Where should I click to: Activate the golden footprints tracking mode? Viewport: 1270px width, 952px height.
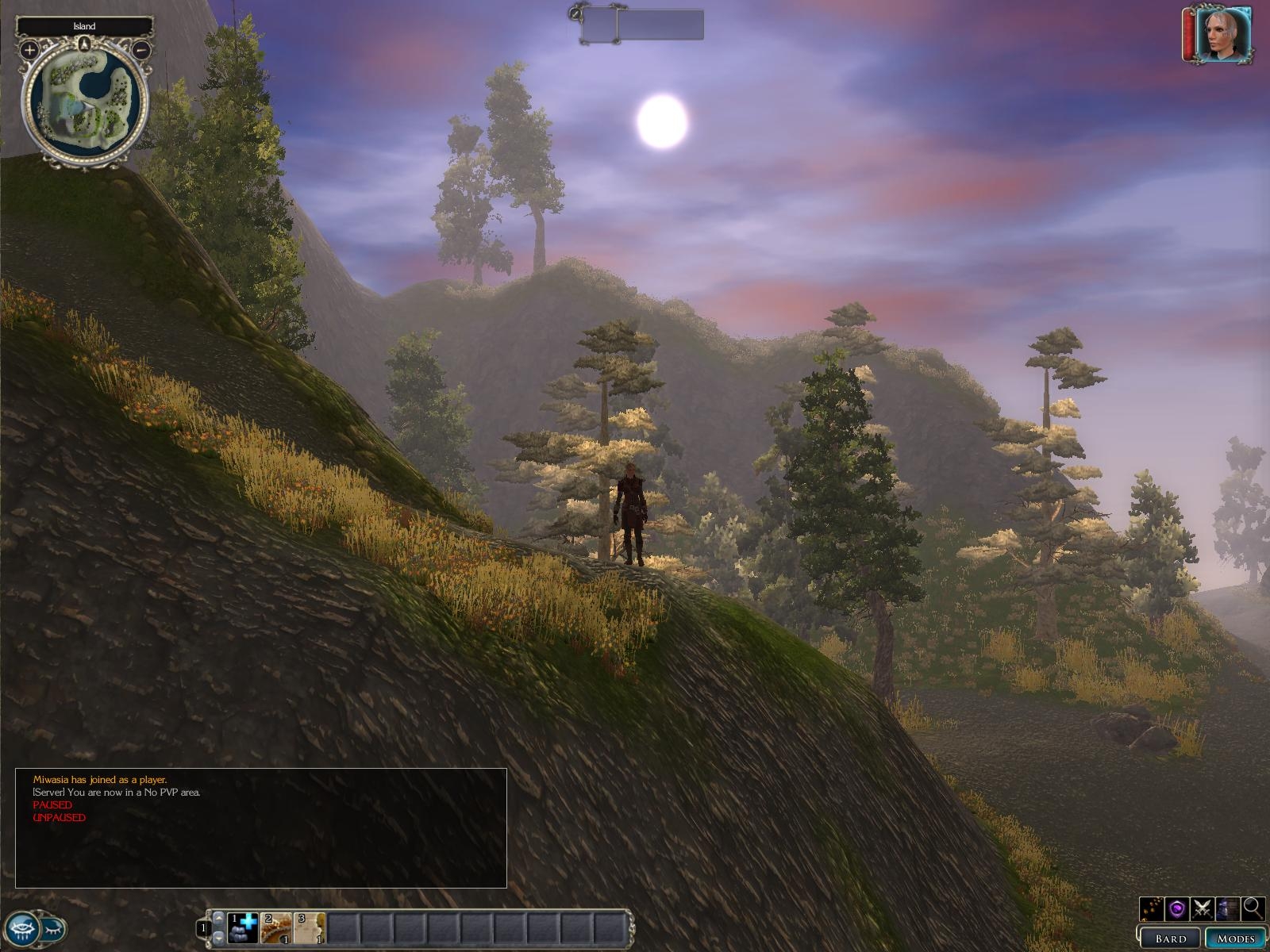pos(1151,908)
